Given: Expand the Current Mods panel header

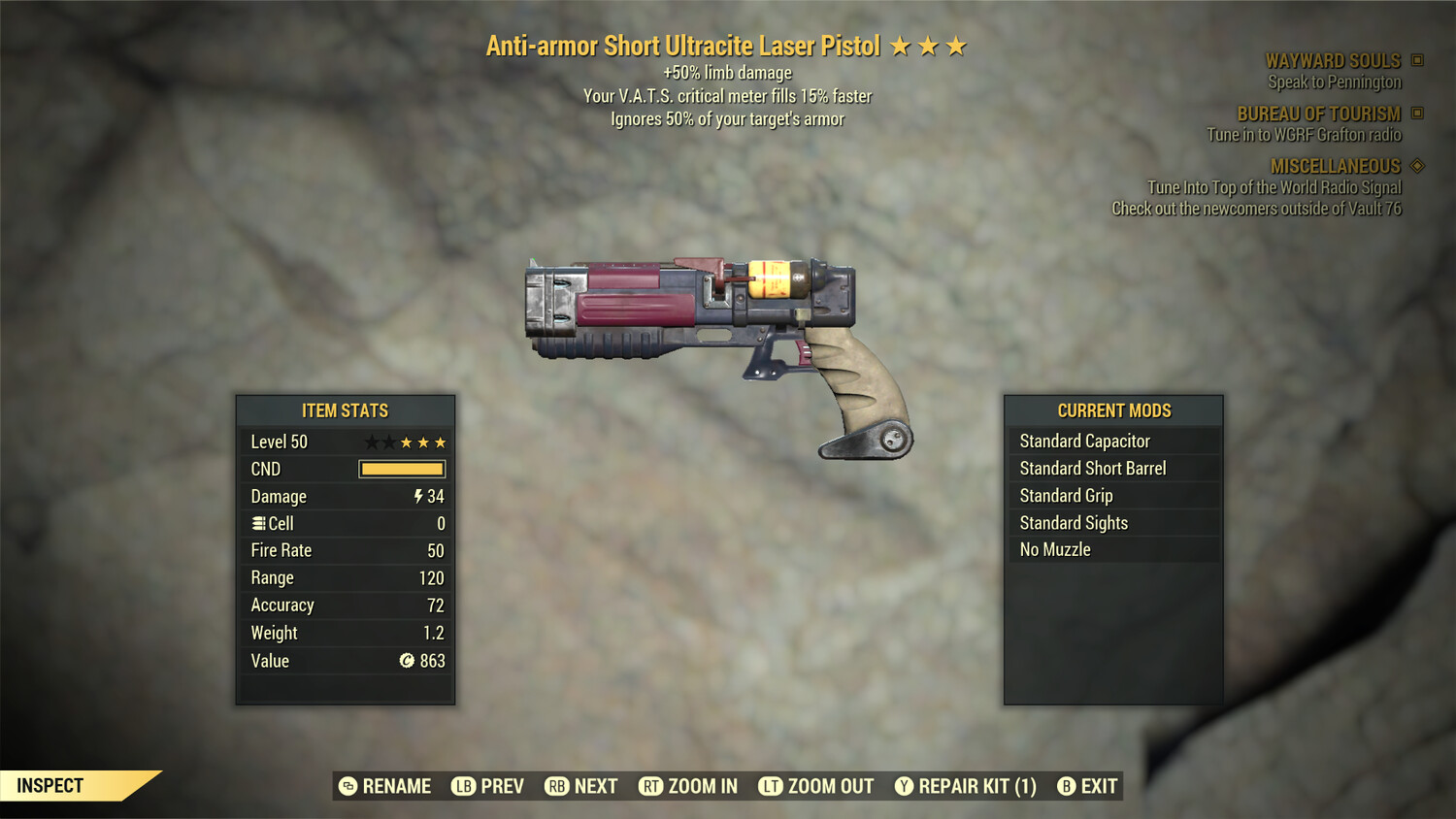Looking at the screenshot, I should (x=1112, y=409).
